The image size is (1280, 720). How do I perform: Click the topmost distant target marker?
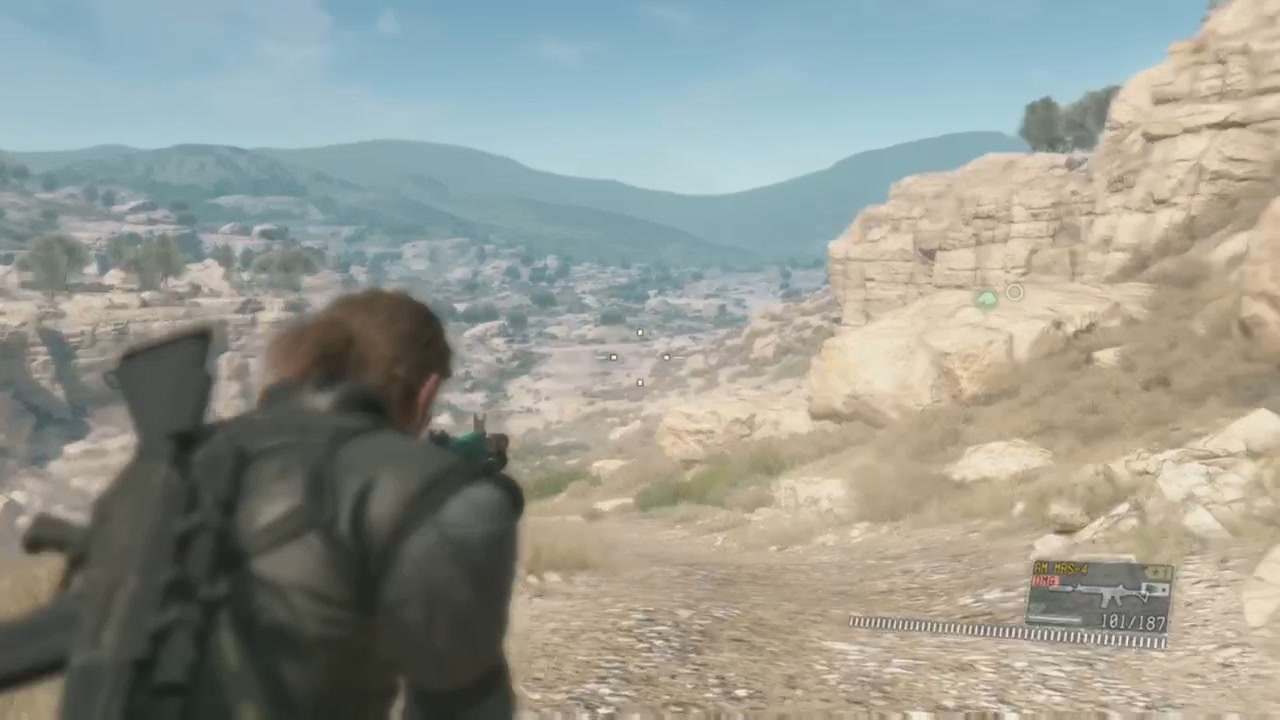click(640, 332)
